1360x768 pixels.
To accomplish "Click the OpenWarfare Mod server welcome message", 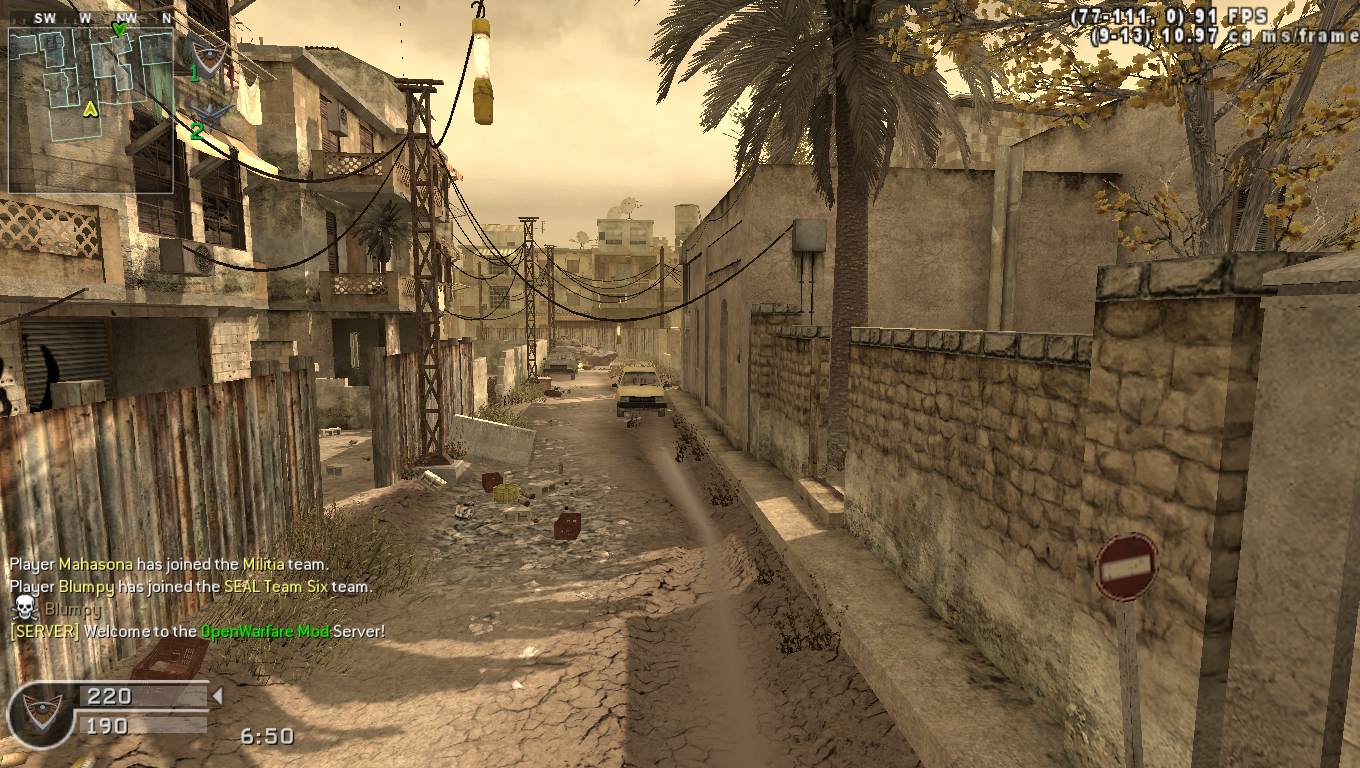I will tap(197, 631).
